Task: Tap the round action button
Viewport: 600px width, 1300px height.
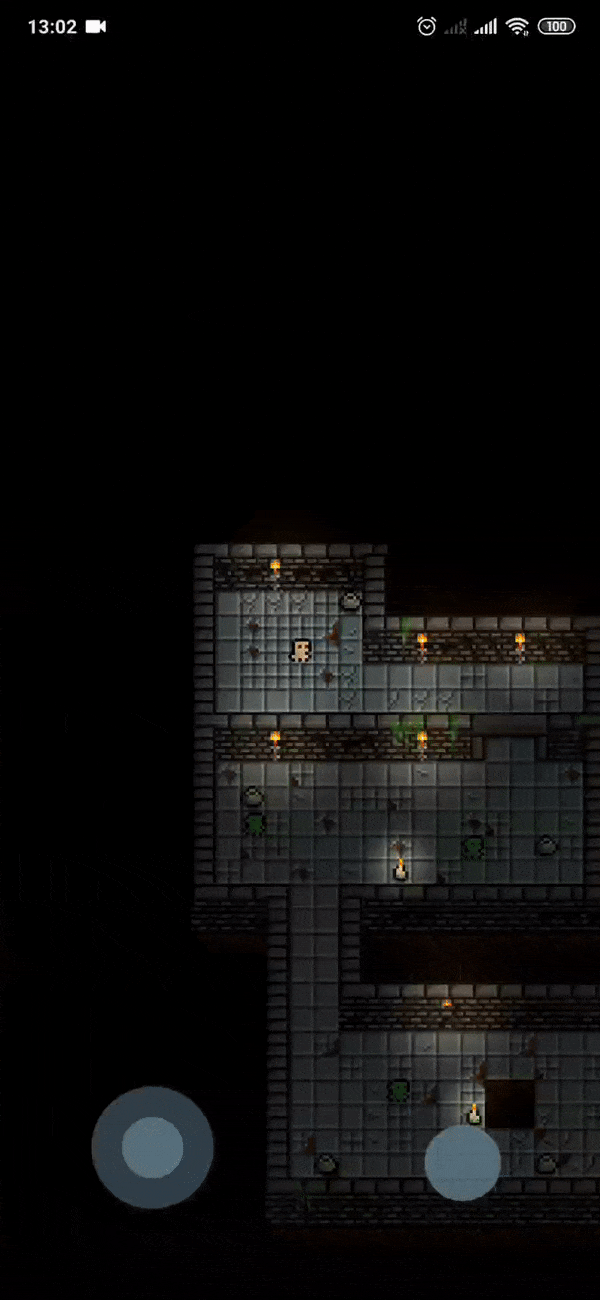Action: pyautogui.click(x=462, y=1162)
